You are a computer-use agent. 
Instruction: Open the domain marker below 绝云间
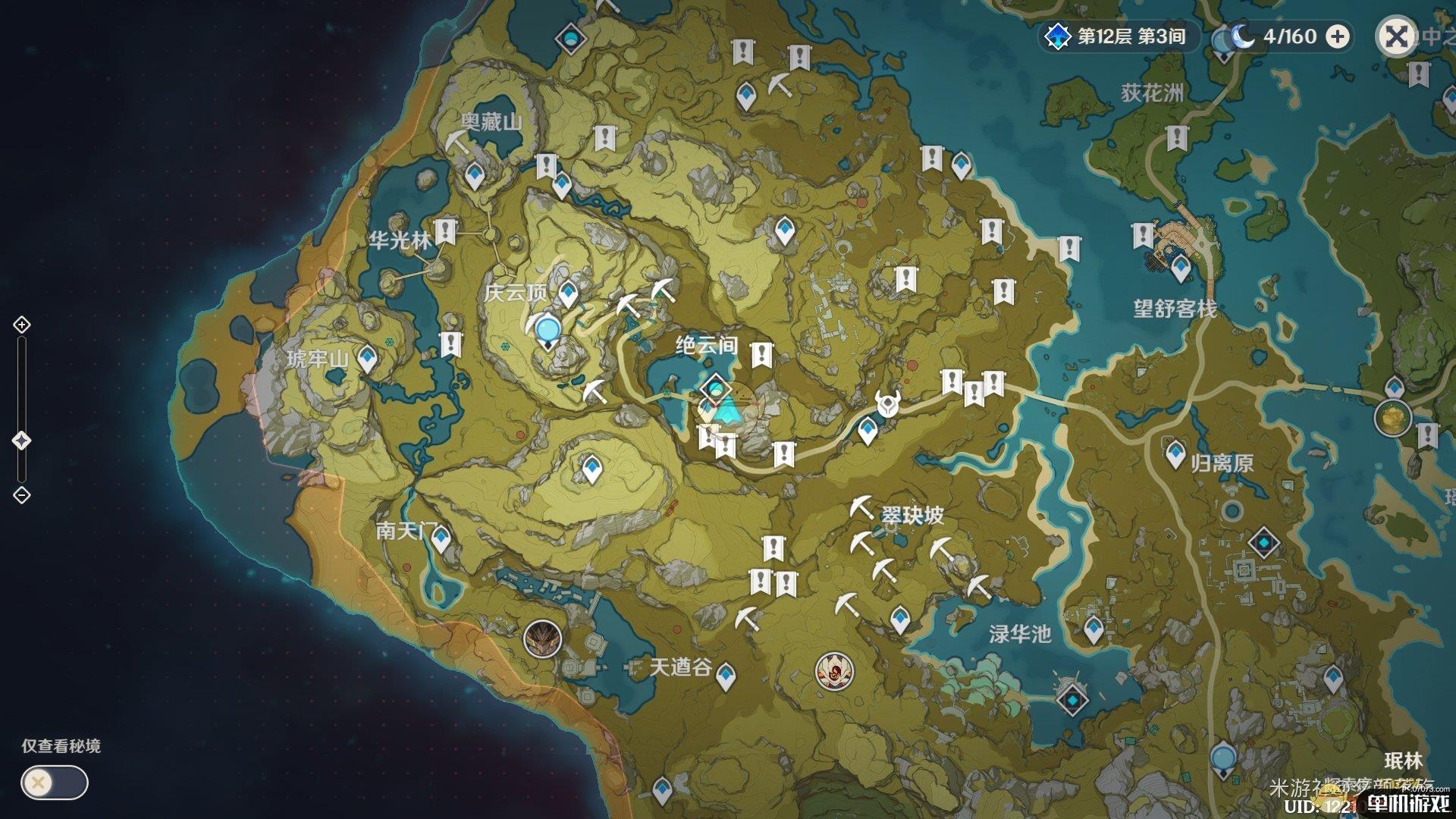(716, 390)
